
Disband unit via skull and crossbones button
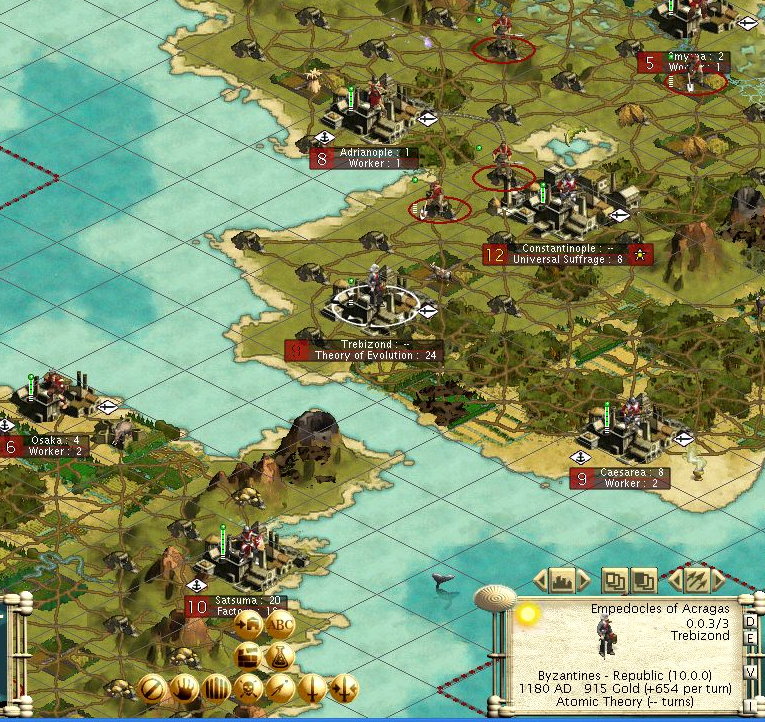tap(248, 688)
